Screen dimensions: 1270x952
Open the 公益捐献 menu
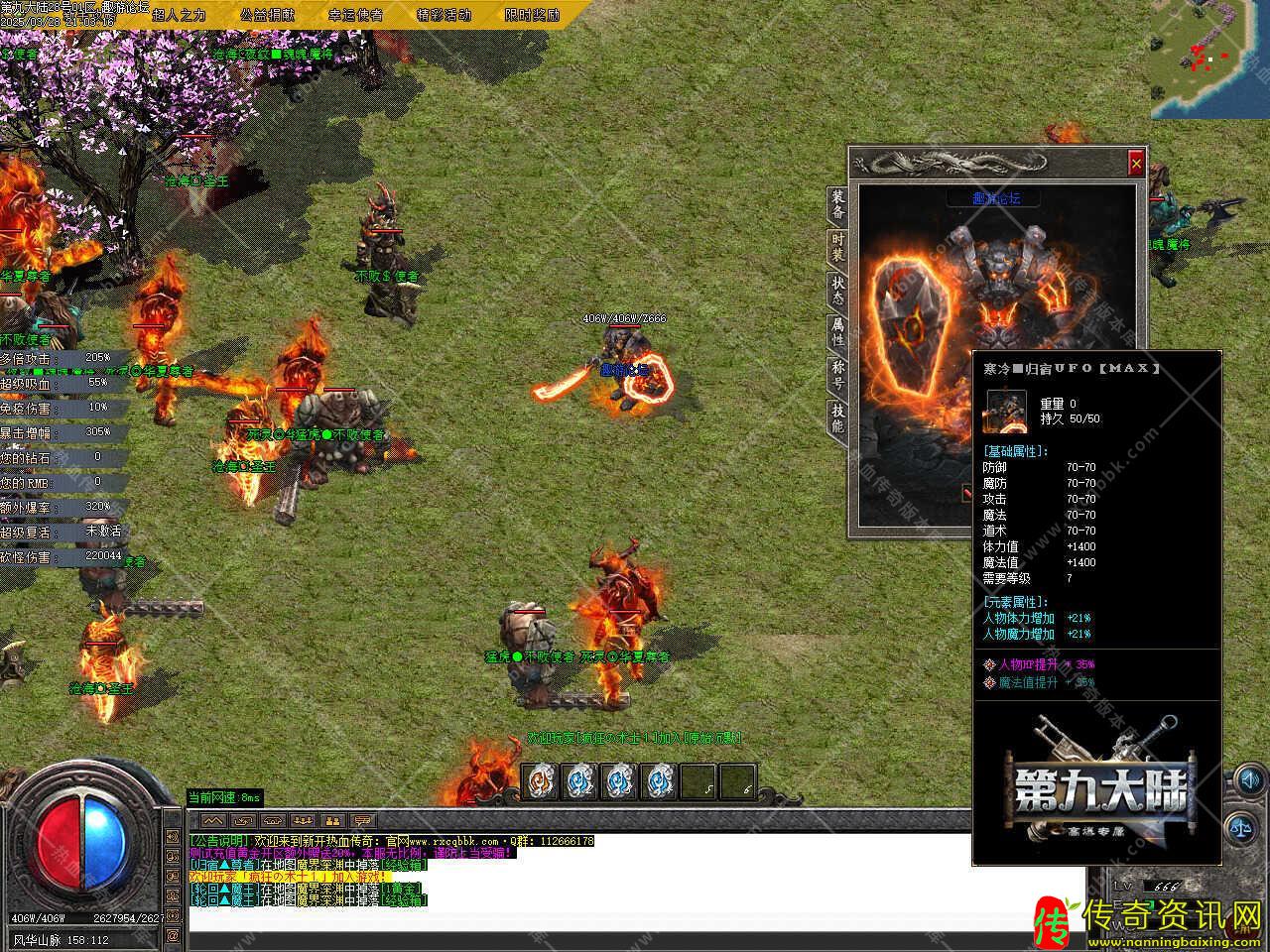pos(268,15)
